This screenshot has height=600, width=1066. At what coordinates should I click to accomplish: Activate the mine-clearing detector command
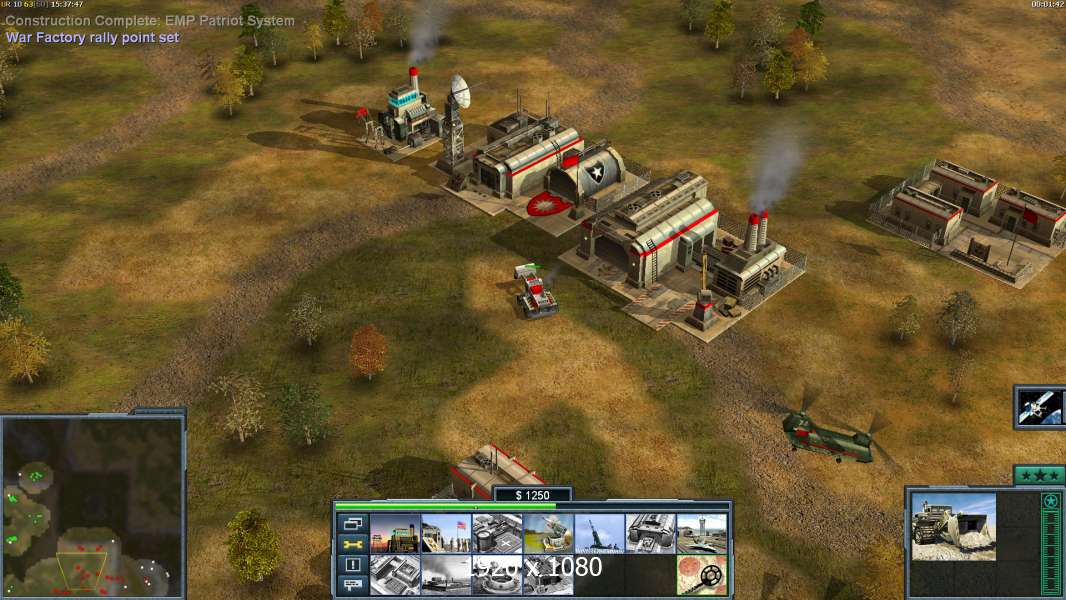[701, 574]
